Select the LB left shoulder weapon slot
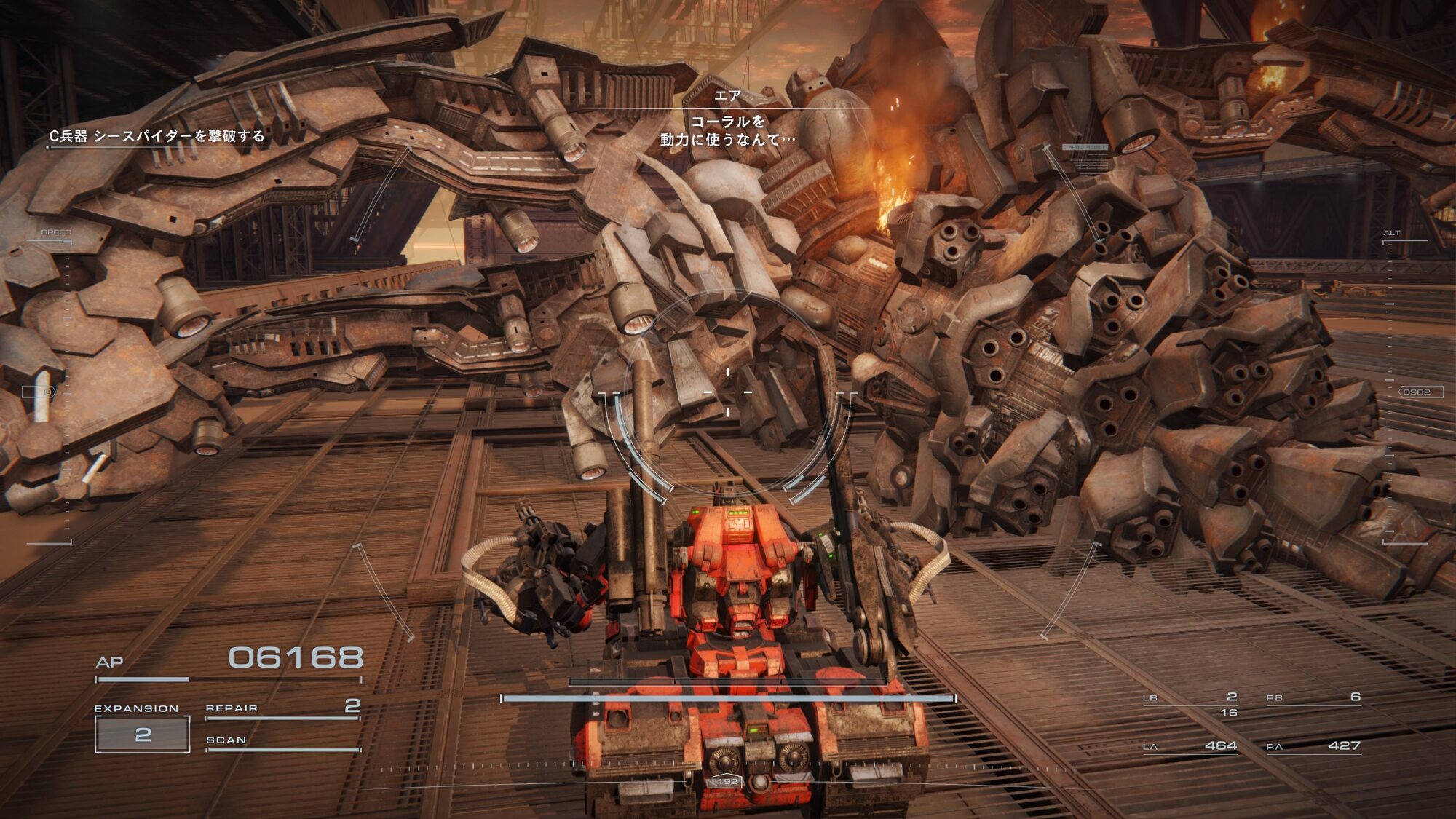The height and width of the screenshot is (819, 1456). [x=1190, y=699]
